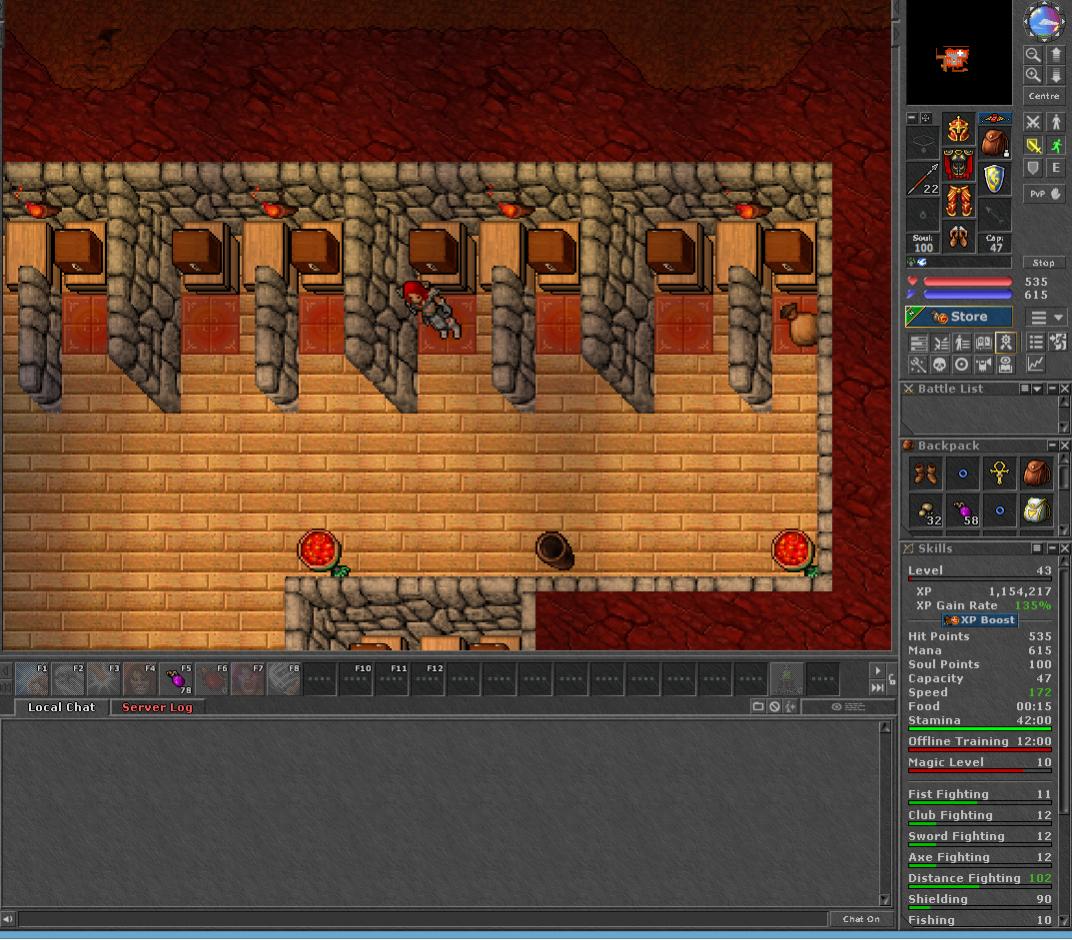This screenshot has width=1072, height=940.
Task: Switch to the Server Log tab
Action: (x=157, y=707)
